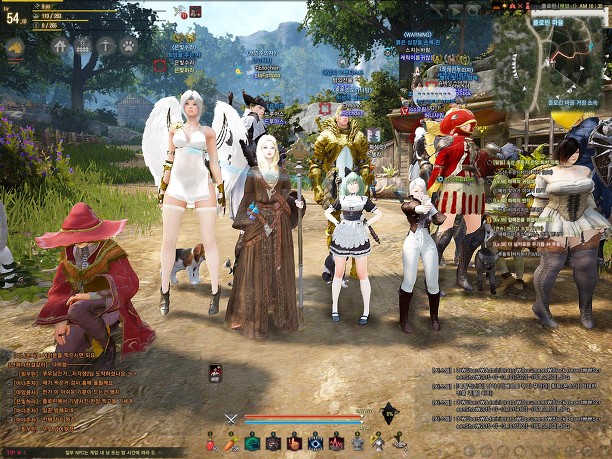Select the dark skill slot beside the swirl
Image resolution: width=612 pixels, height=459 pixels.
pyautogui.click(x=273, y=441)
